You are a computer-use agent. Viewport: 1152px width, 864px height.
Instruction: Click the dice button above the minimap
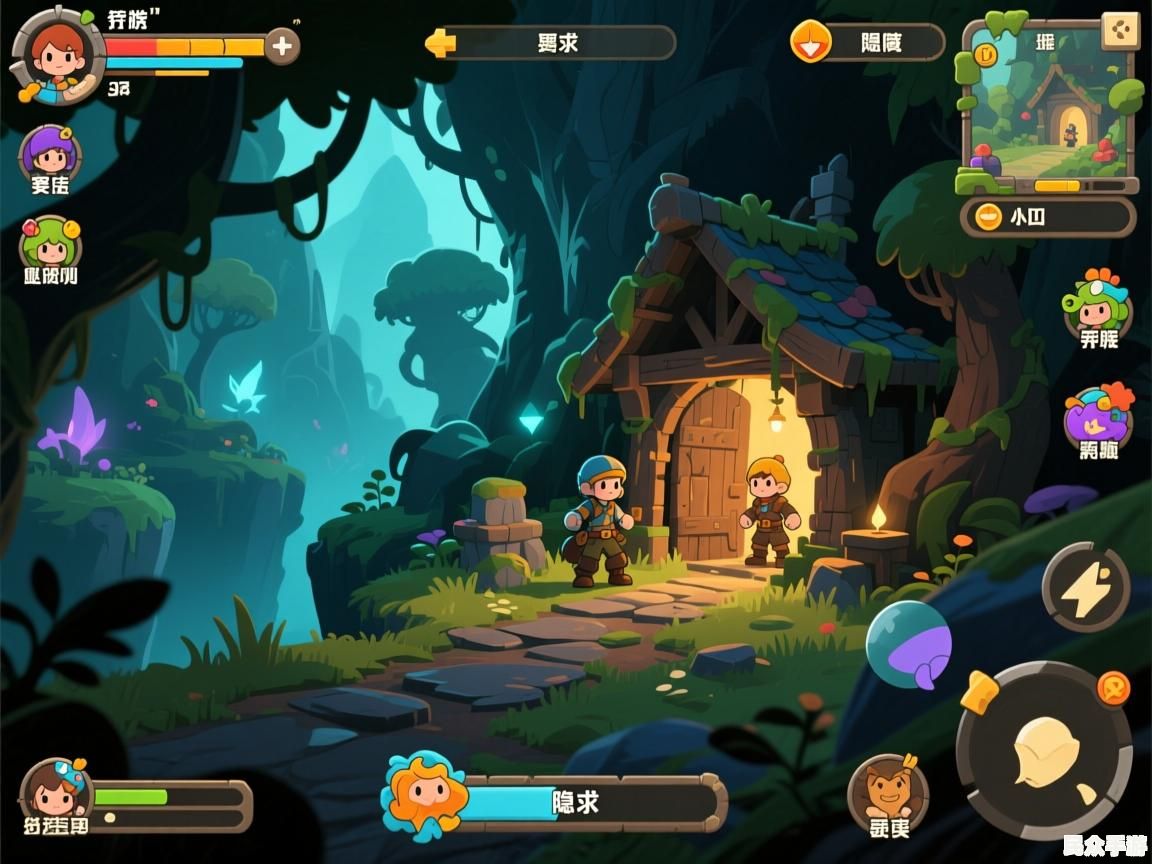[1120, 31]
